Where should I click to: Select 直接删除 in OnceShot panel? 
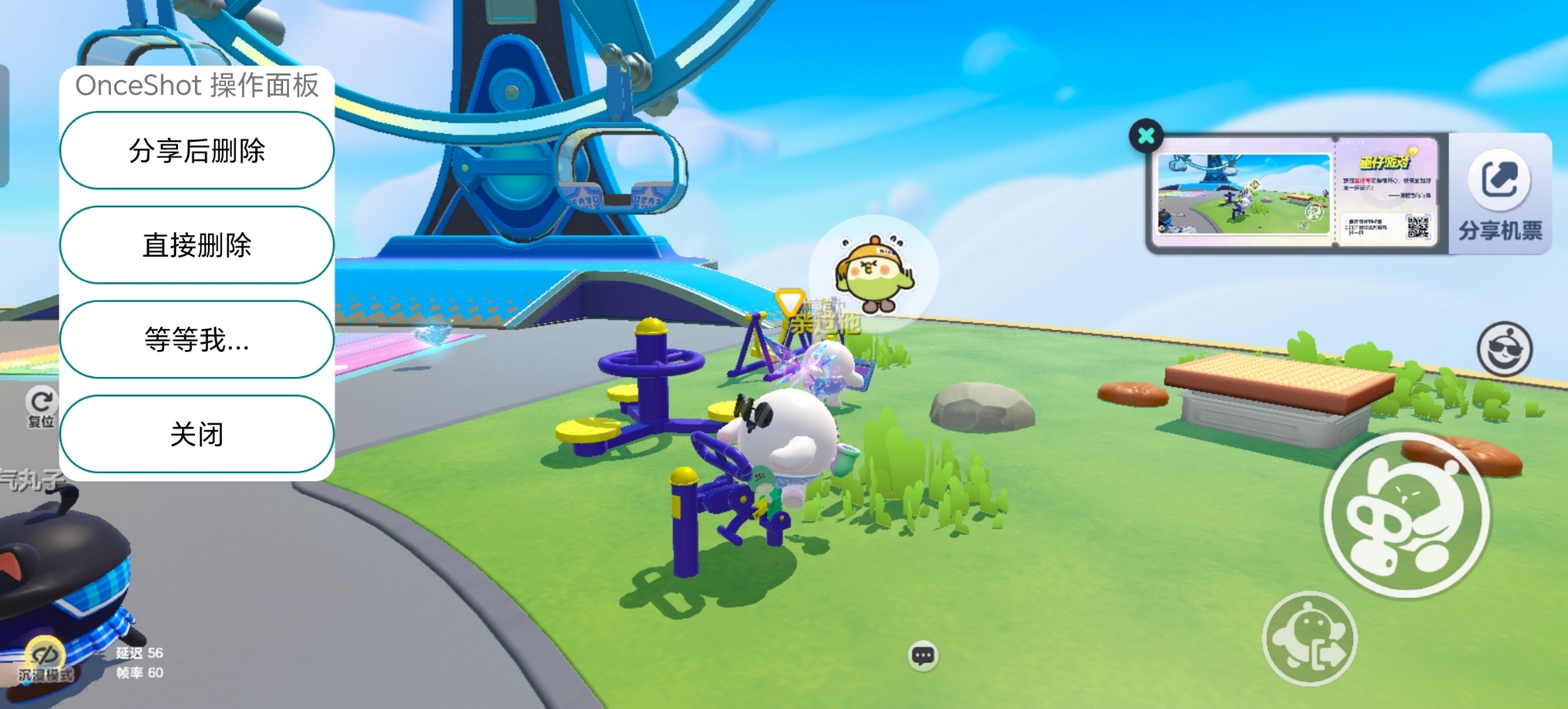click(x=196, y=245)
